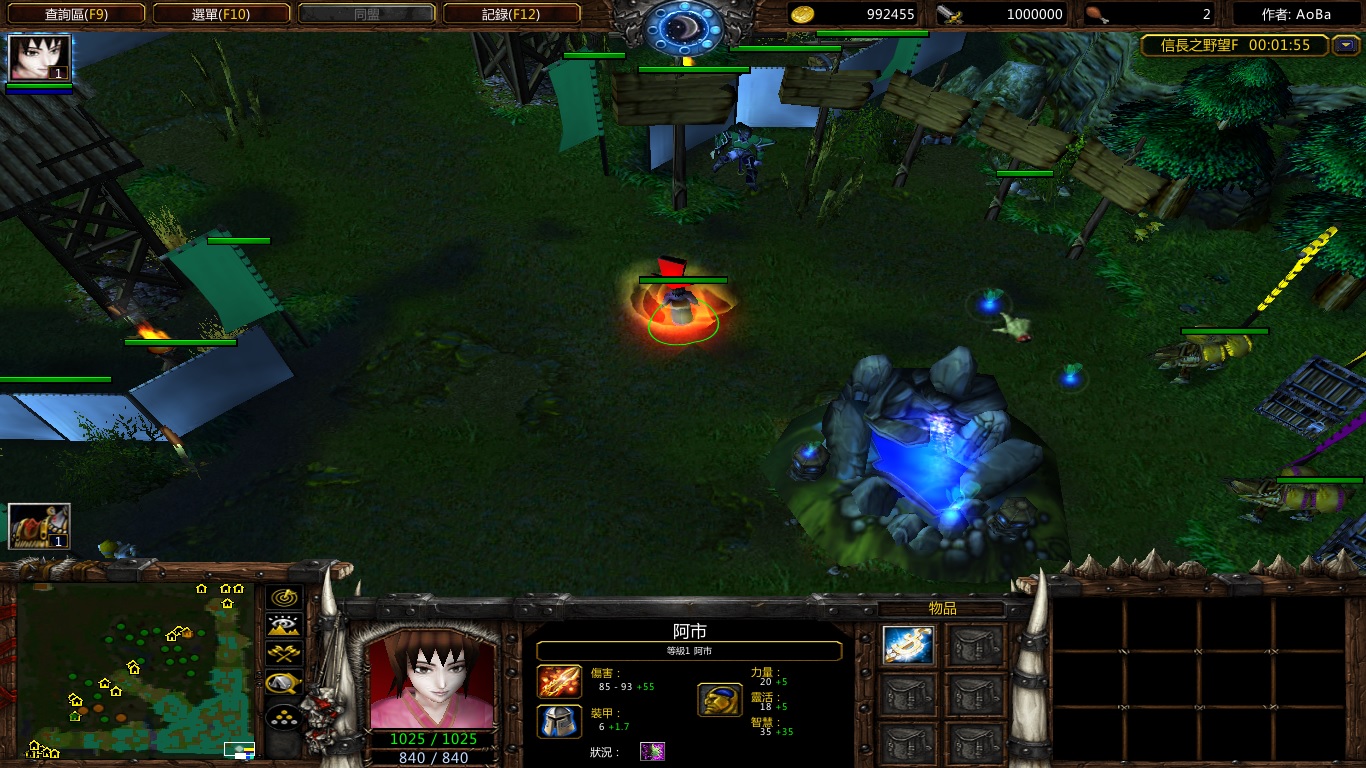Toggle the crossed-axes ally color mode button
Screen dimensions: 1366x768
coord(284,654)
